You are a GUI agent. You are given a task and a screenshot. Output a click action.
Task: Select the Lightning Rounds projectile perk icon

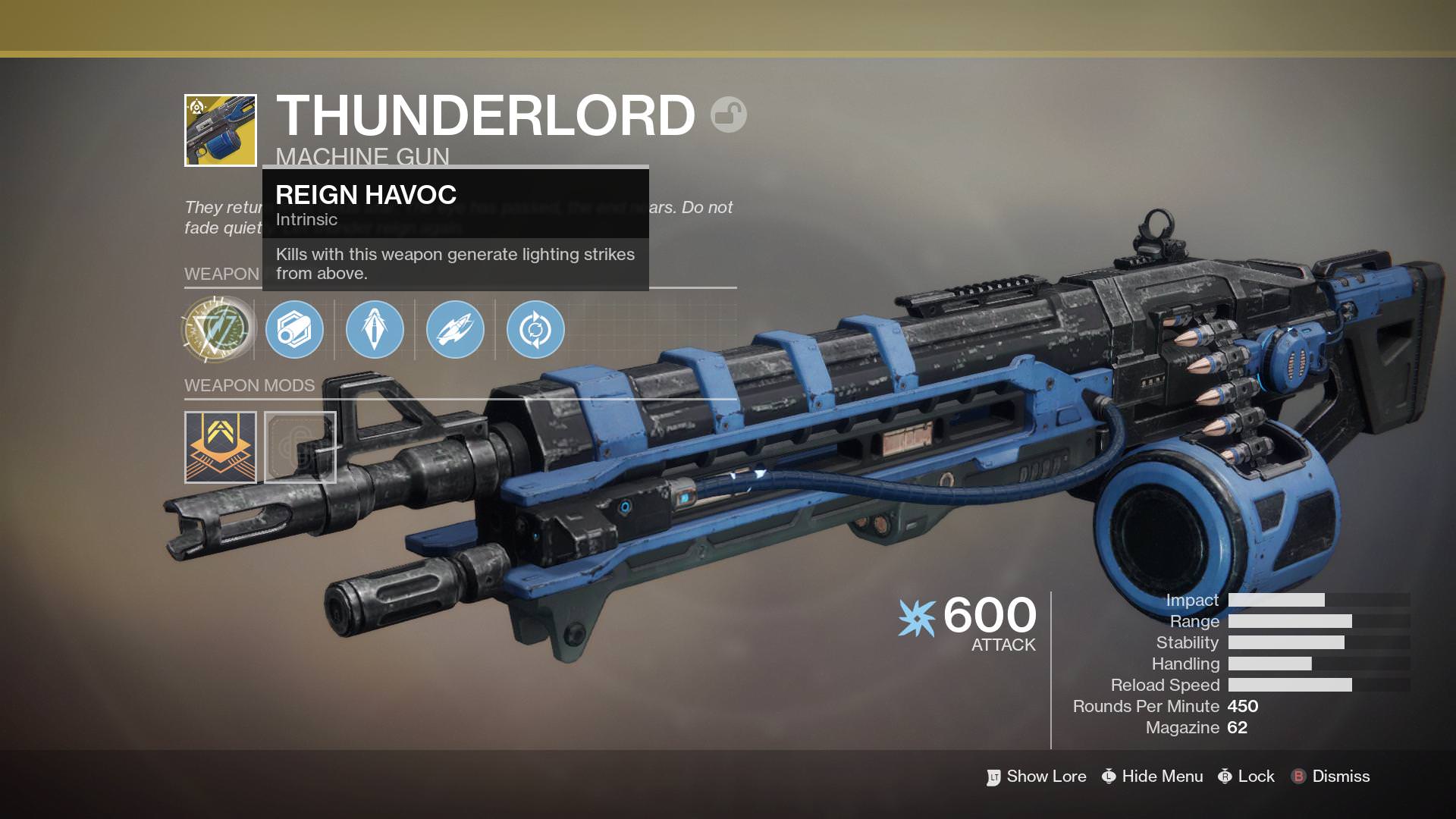(454, 329)
